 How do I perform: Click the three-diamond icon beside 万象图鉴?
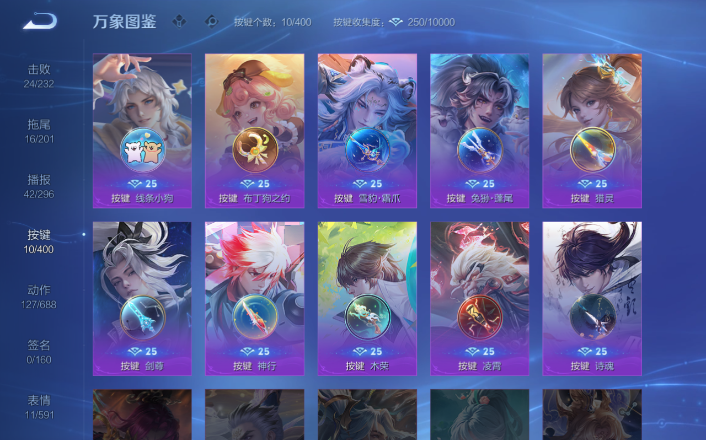pyautogui.click(x=179, y=21)
